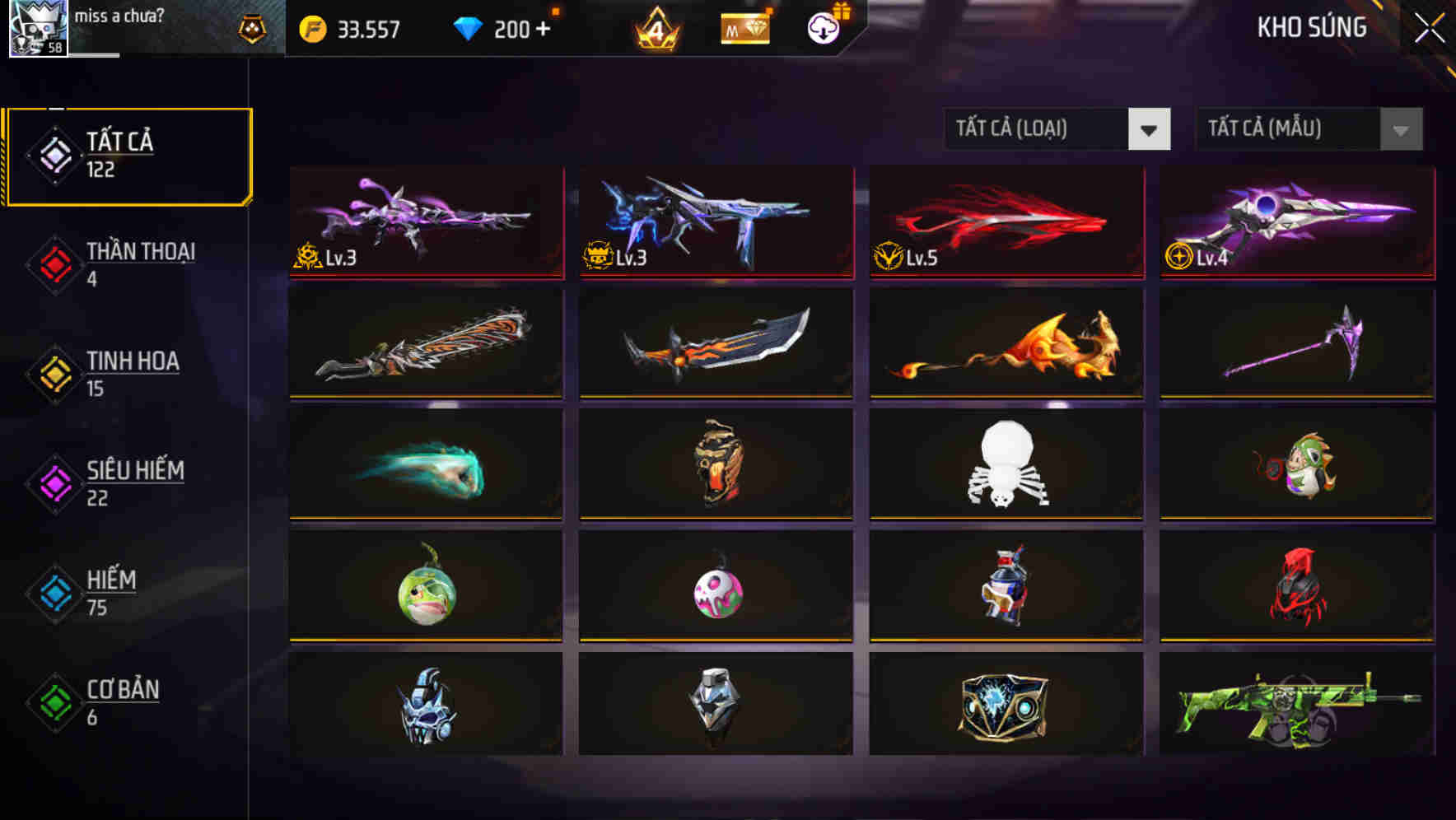Screen dimensions: 1456x820
Task: Click the KHO SÚNG title text
Action: (x=1311, y=27)
